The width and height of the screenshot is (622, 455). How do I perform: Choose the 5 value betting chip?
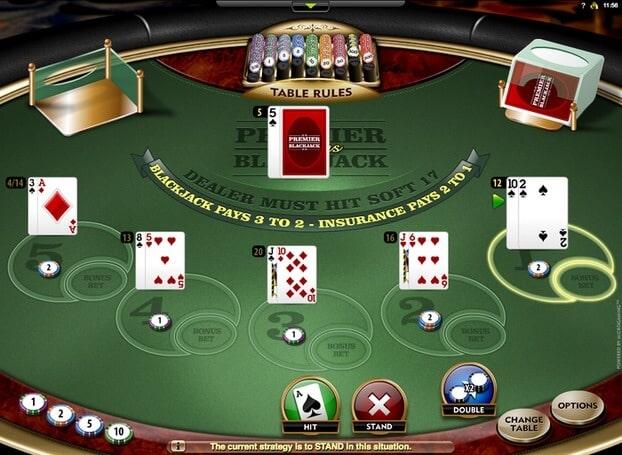pyautogui.click(x=89, y=424)
